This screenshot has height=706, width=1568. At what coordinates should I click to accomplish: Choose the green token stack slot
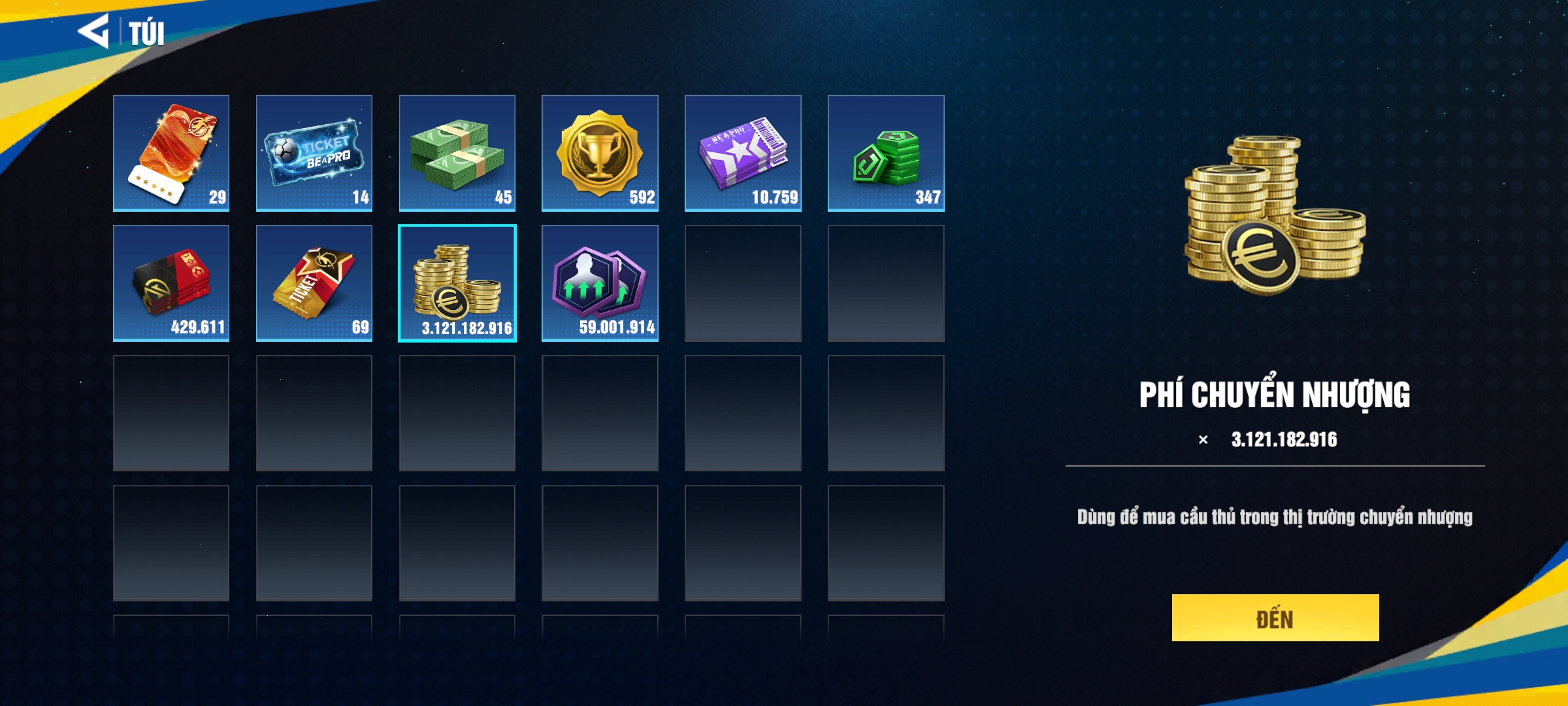point(886,153)
